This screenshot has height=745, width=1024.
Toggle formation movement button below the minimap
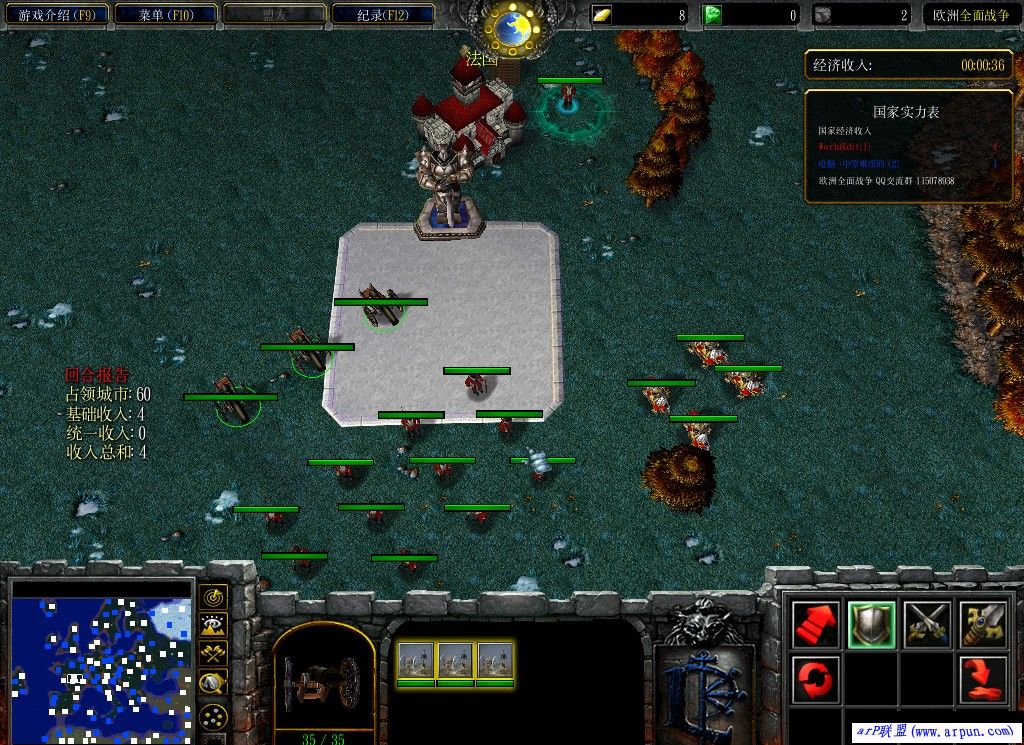pos(213,716)
